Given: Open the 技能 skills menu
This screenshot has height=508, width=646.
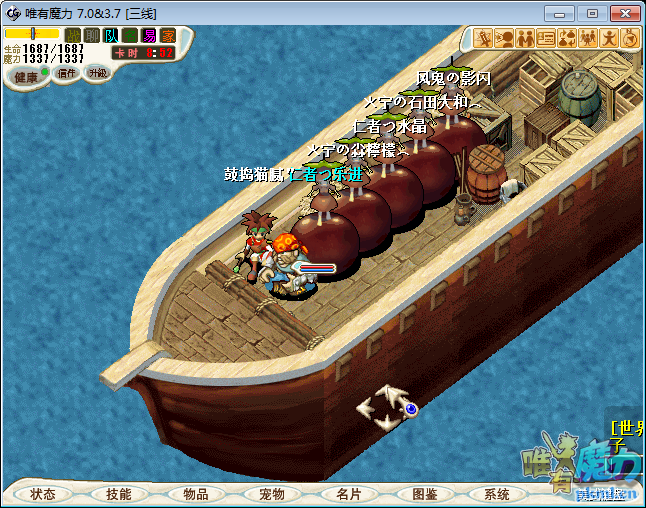Looking at the screenshot, I should tap(119, 494).
